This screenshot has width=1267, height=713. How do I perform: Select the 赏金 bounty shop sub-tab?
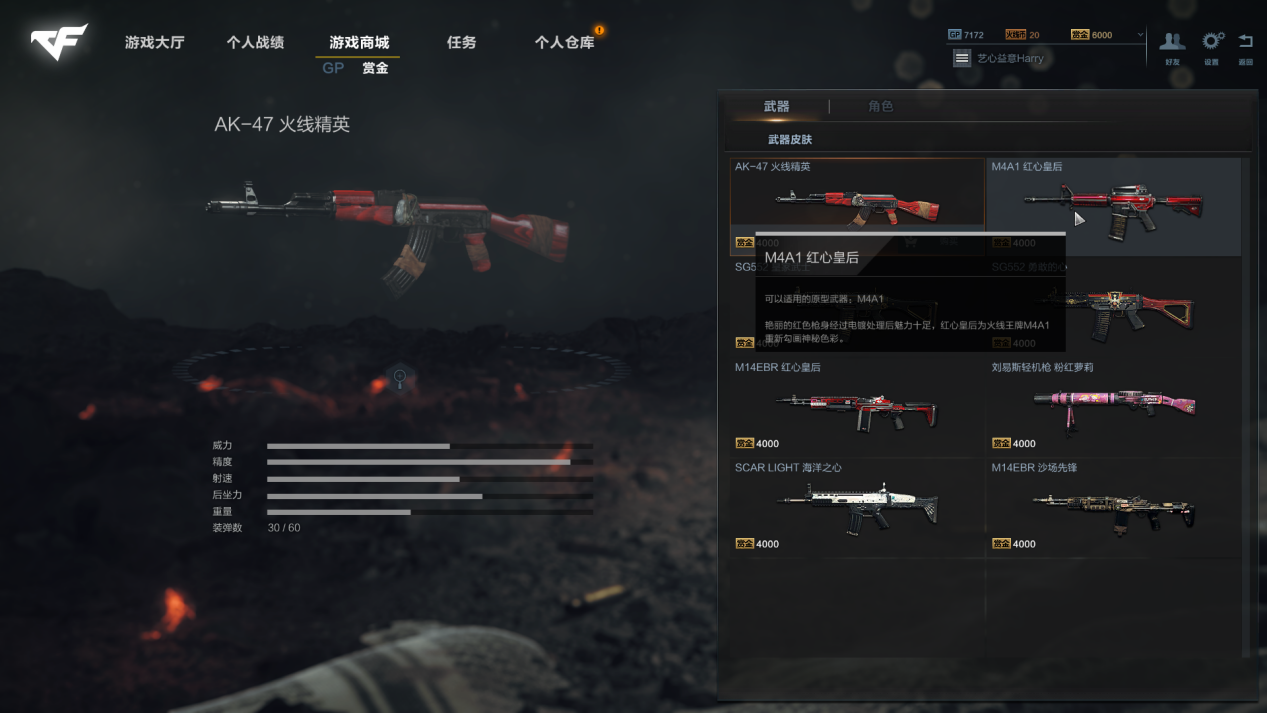(x=375, y=68)
